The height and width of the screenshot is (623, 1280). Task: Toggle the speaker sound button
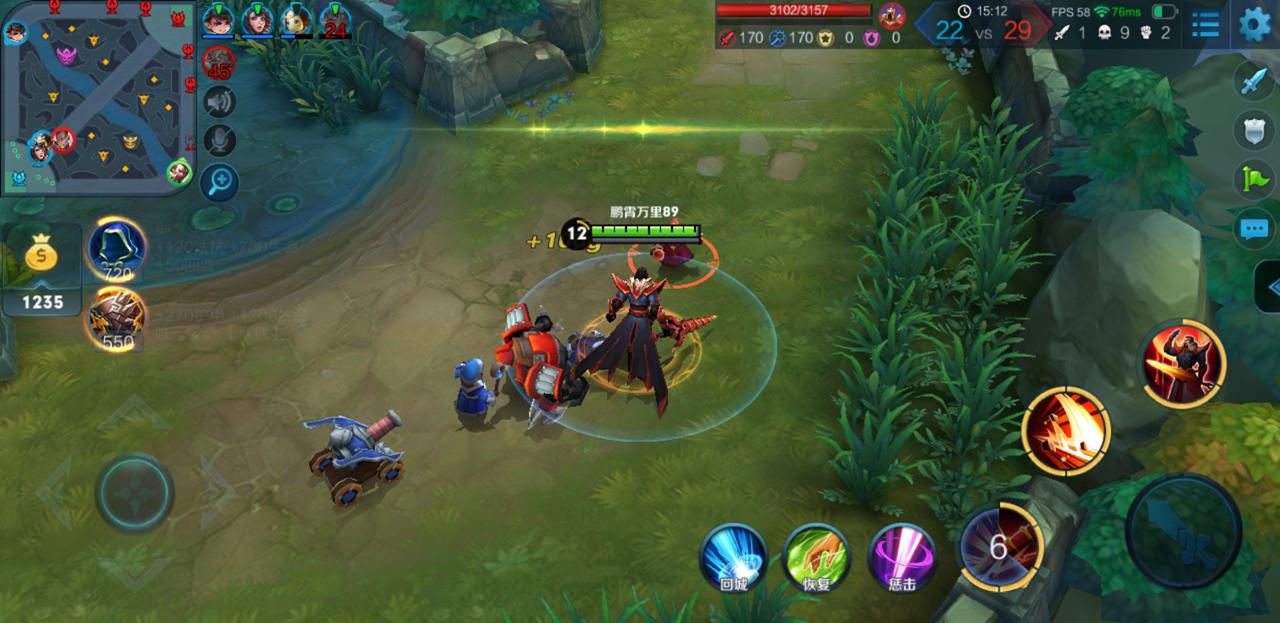point(219,102)
